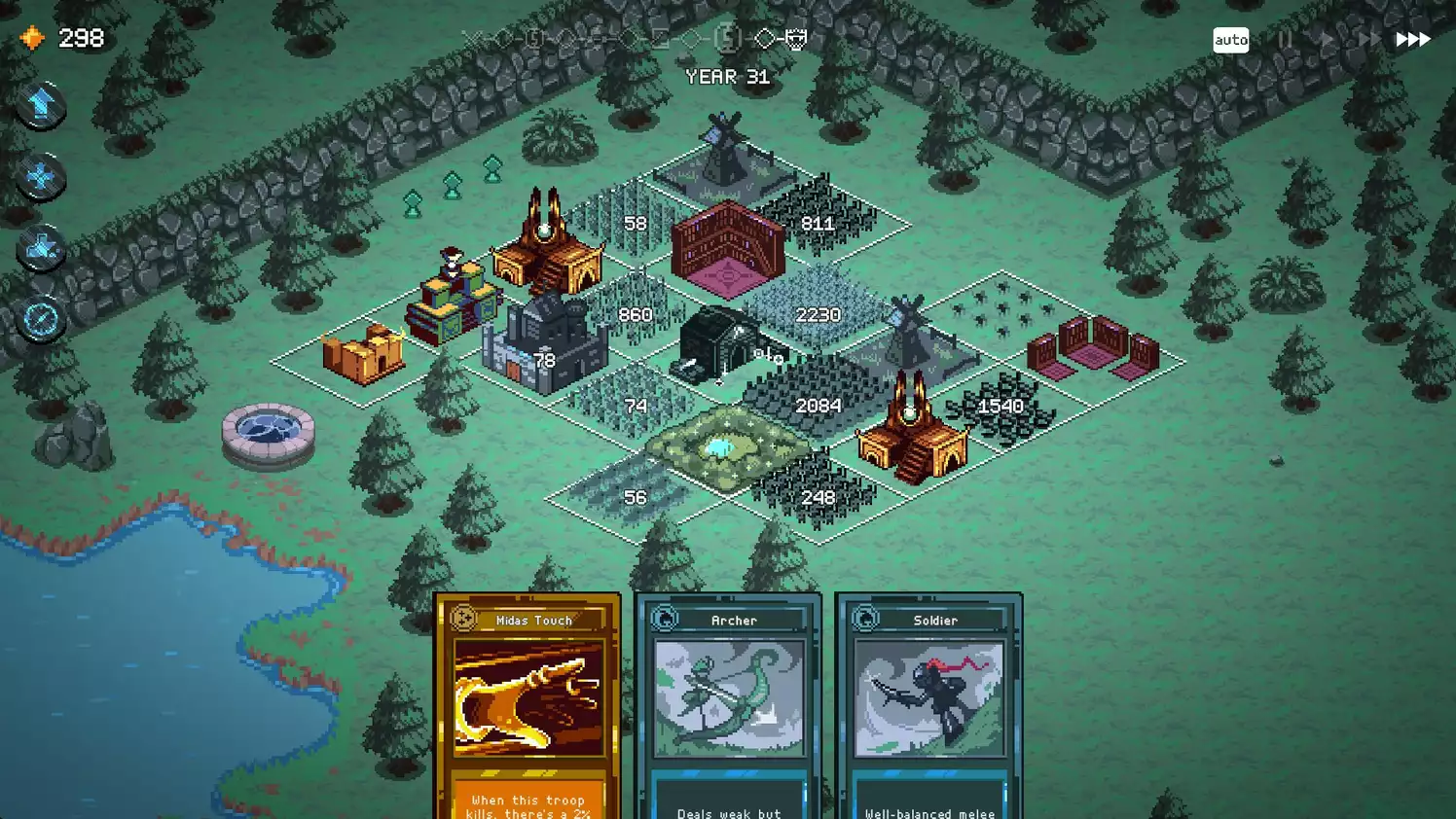Select the upgrade arrow icon in sidebar

point(40,105)
